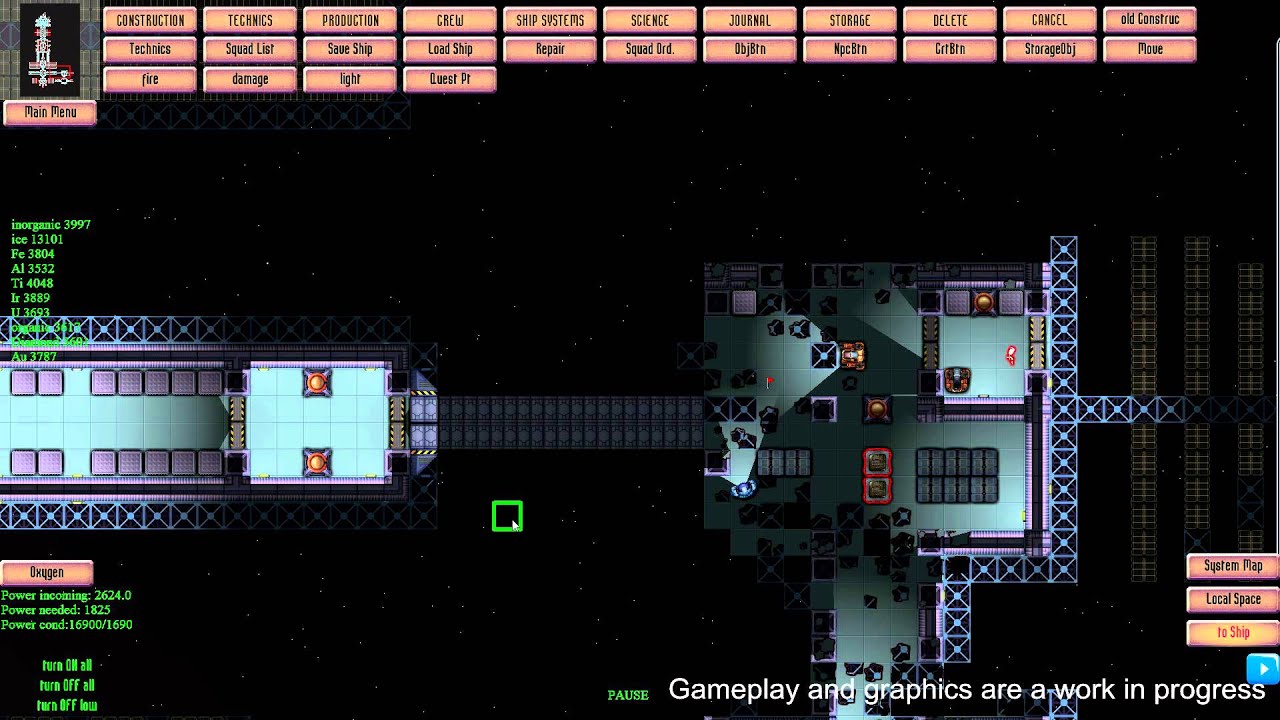Activate the Delete tool
The width and height of the screenshot is (1280, 720).
click(950, 20)
